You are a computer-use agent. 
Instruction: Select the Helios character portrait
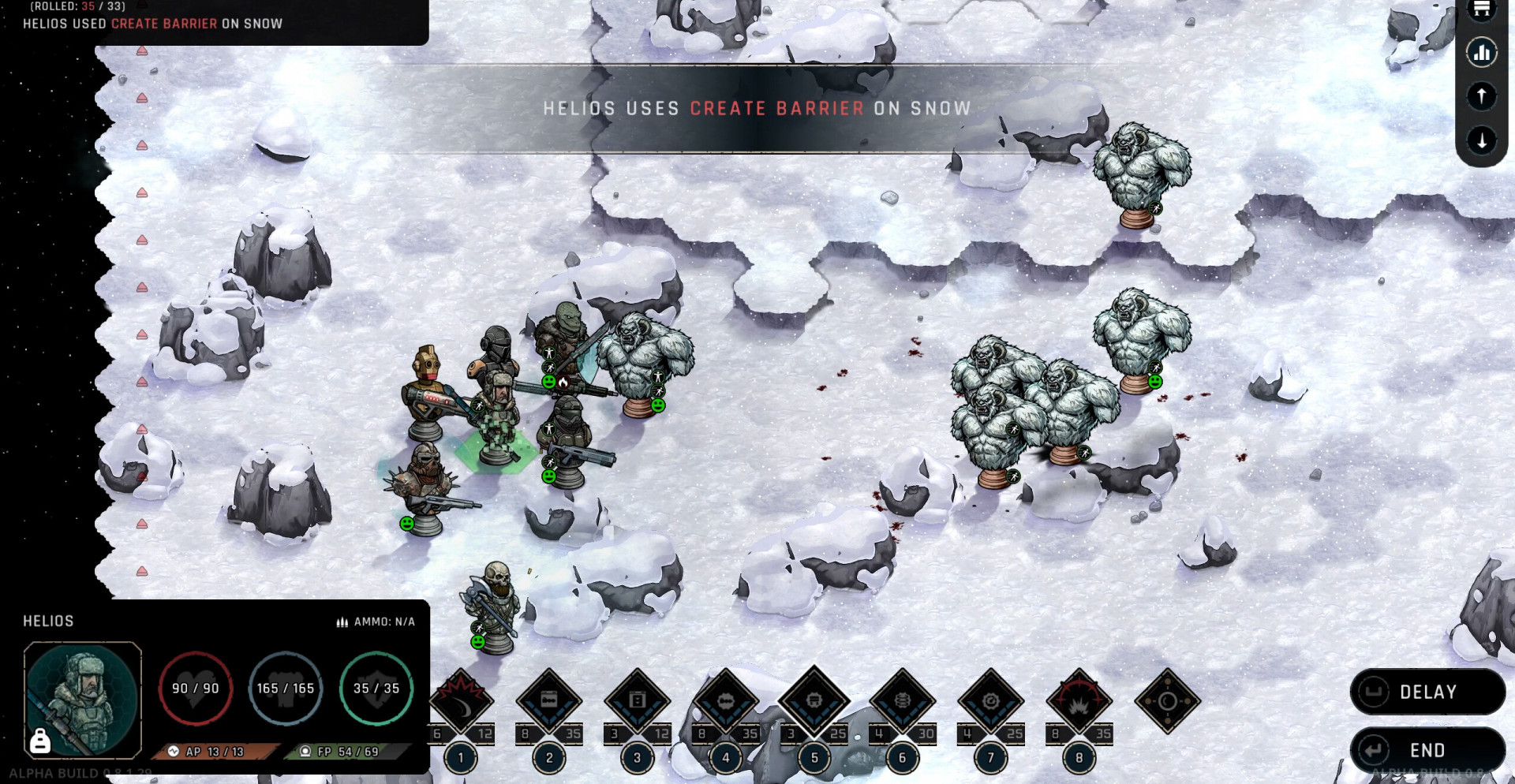(x=83, y=698)
